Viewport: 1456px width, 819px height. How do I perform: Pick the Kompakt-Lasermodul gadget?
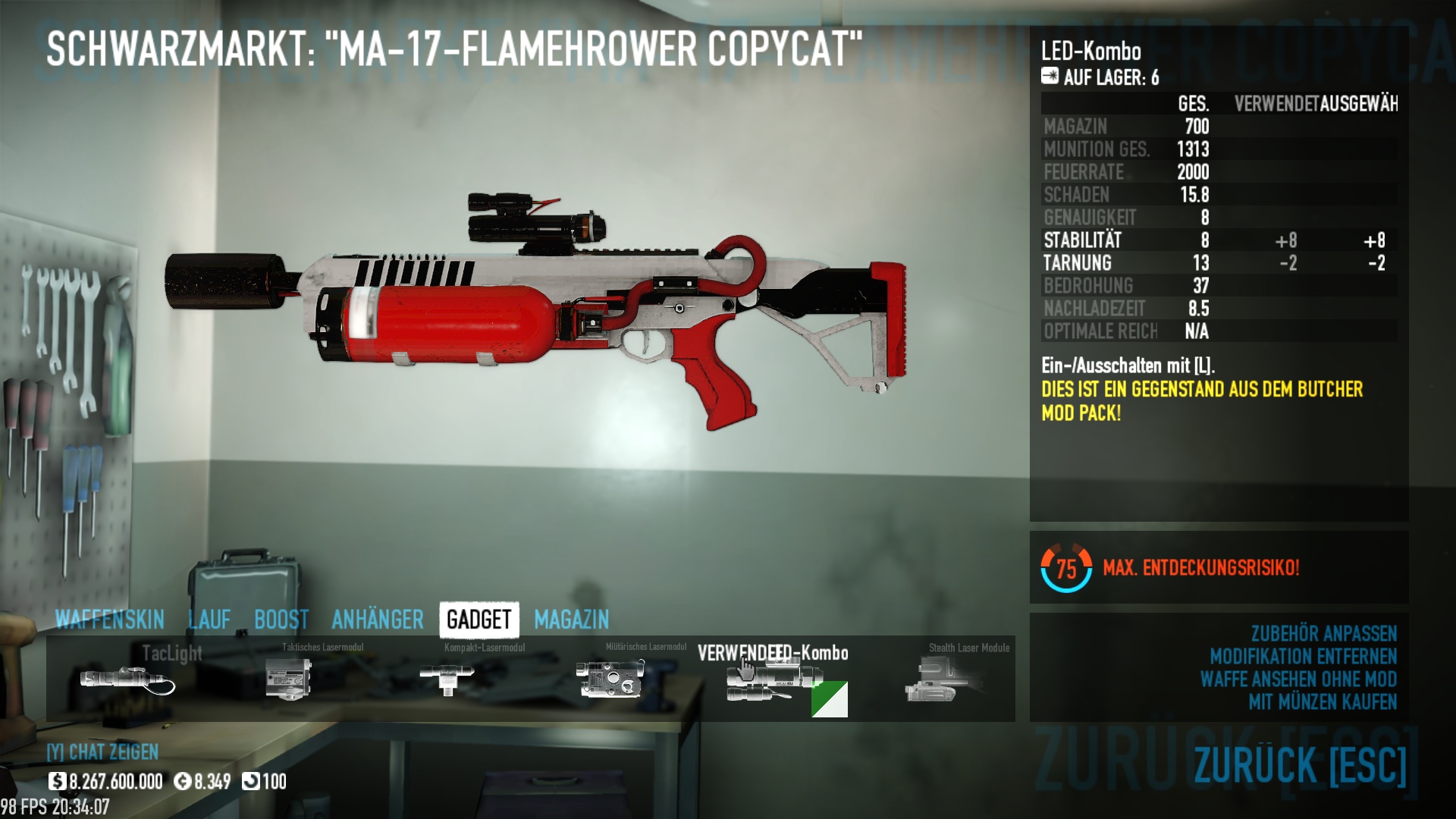pos(447,676)
